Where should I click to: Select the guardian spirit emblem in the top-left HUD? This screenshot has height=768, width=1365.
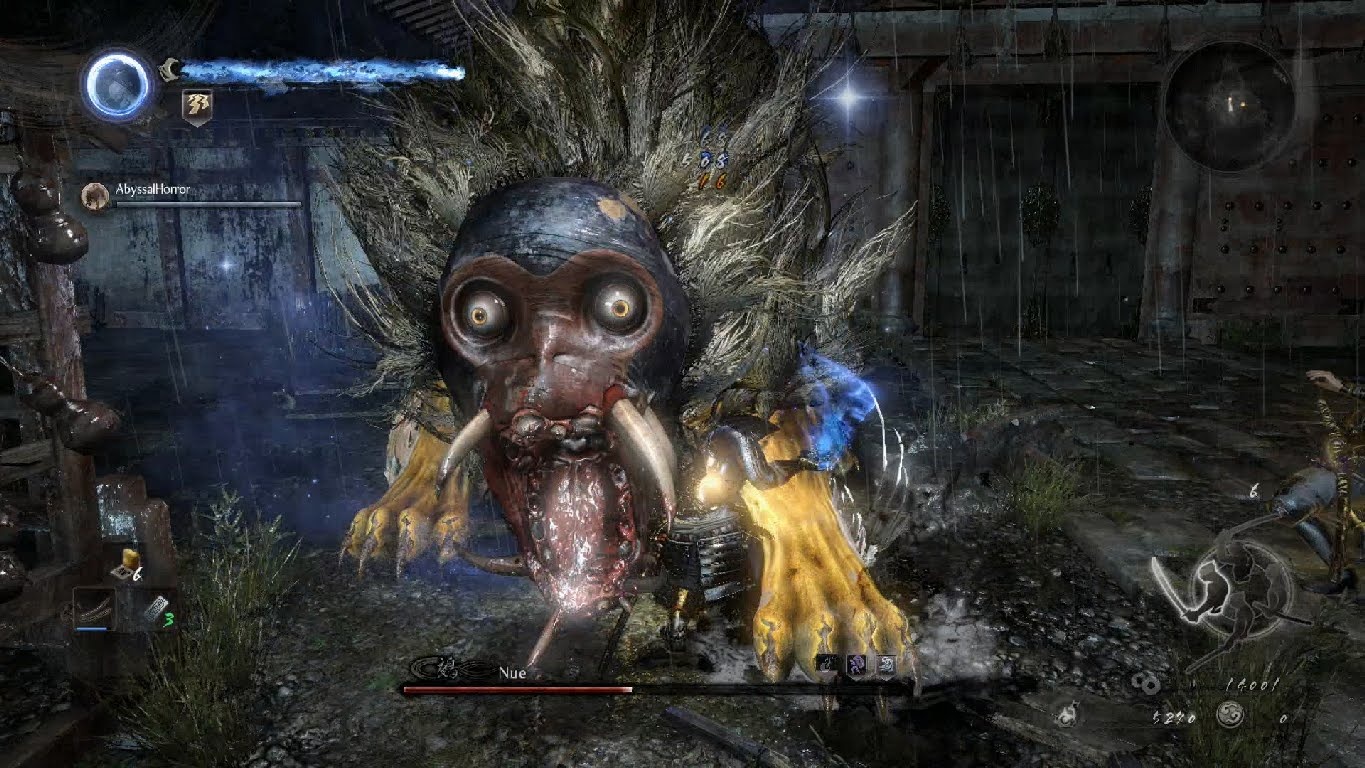point(116,86)
